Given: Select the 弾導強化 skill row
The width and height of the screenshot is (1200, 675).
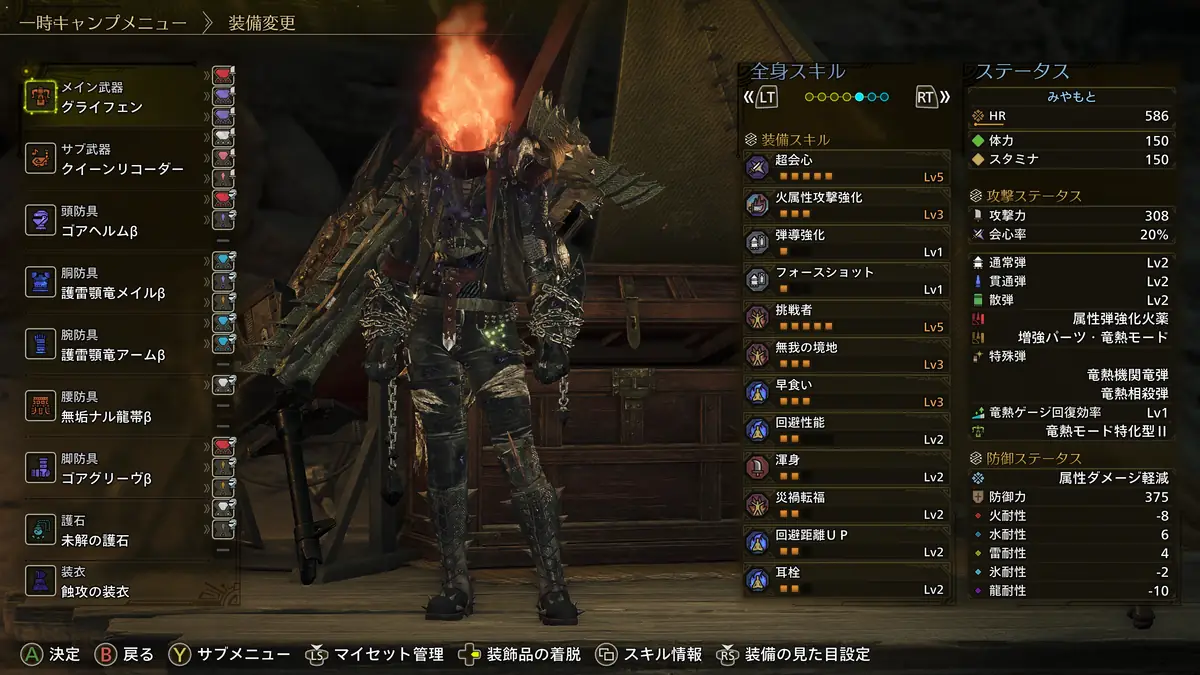Looking at the screenshot, I should click(x=846, y=243).
